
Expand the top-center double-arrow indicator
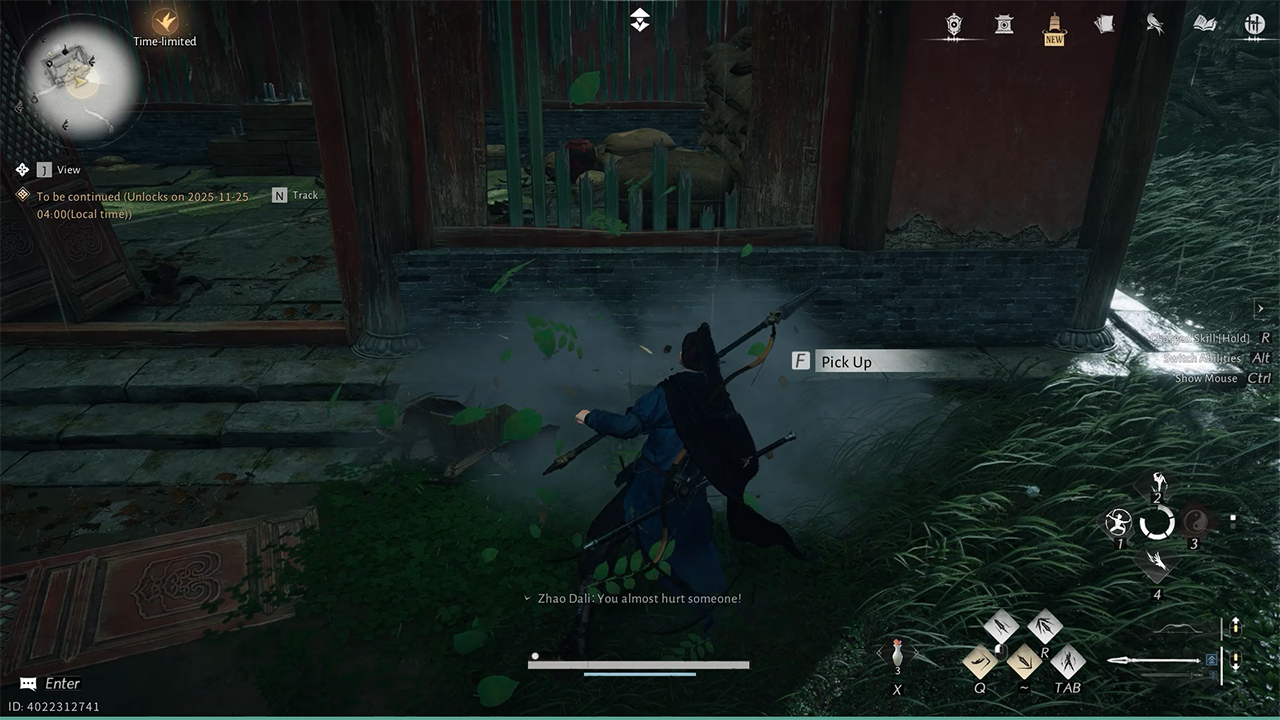pyautogui.click(x=640, y=19)
